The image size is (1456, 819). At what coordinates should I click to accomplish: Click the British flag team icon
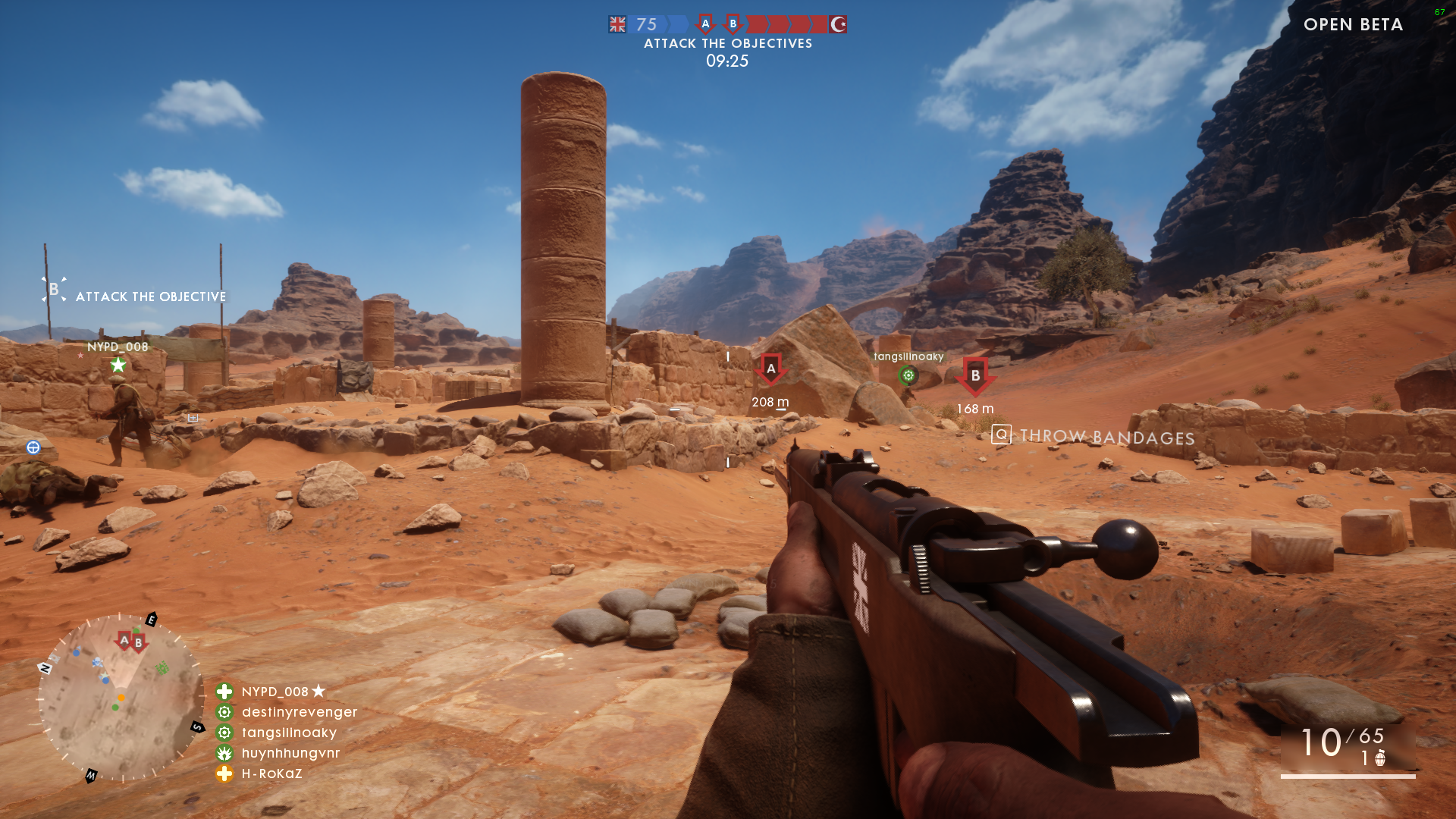coord(617,24)
